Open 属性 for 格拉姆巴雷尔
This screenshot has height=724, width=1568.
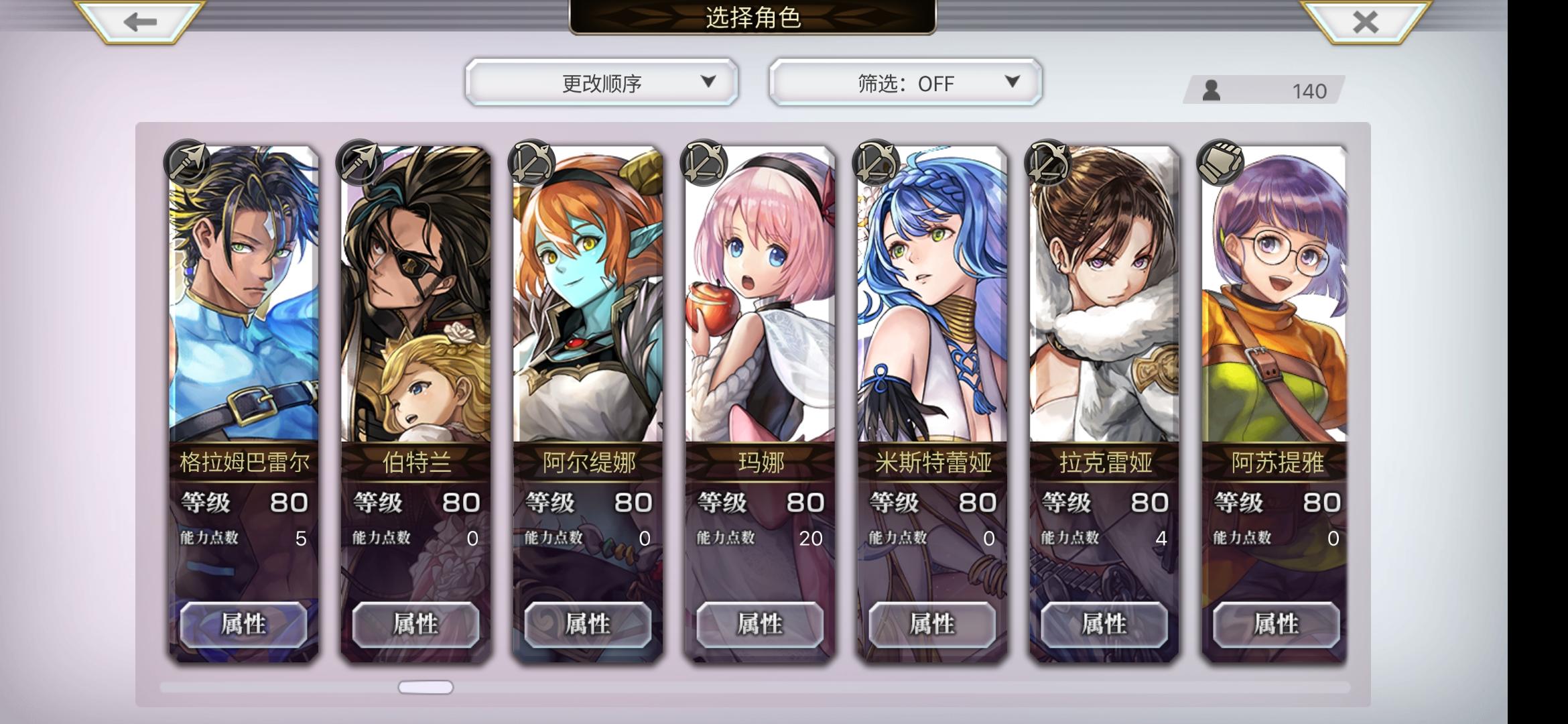(241, 623)
